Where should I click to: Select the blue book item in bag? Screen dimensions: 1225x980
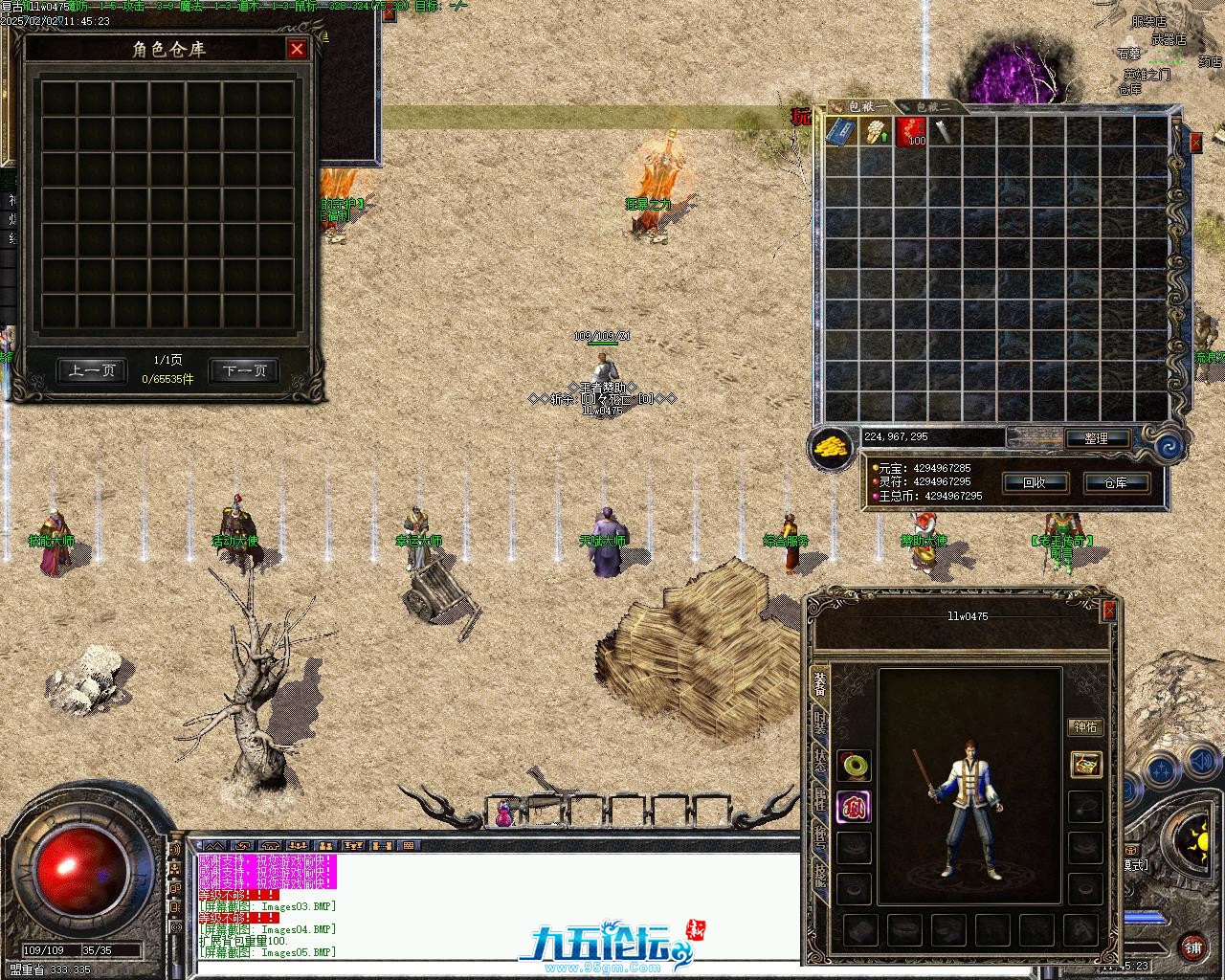coord(841,133)
